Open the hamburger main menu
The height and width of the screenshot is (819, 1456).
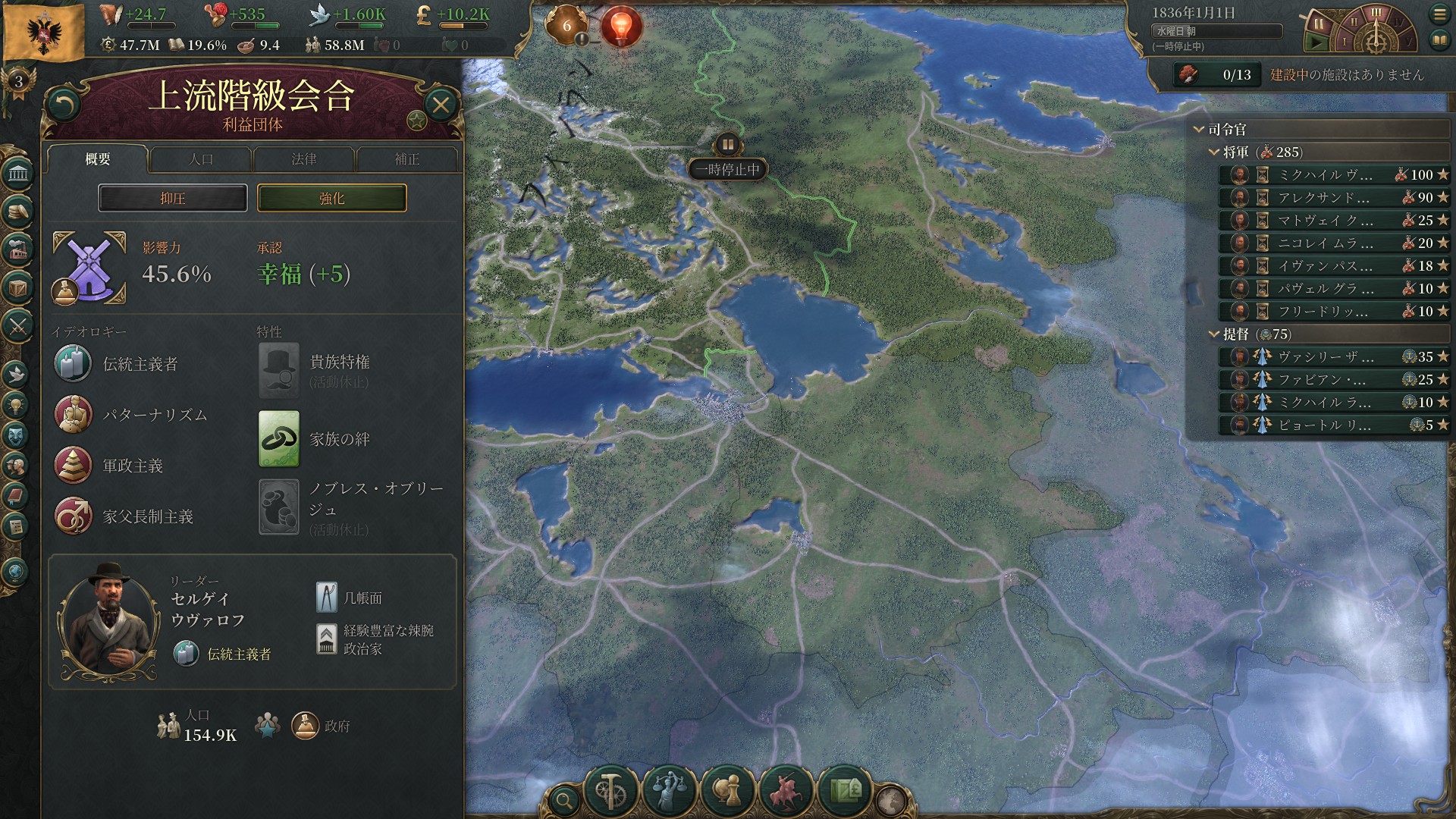tap(1439, 14)
